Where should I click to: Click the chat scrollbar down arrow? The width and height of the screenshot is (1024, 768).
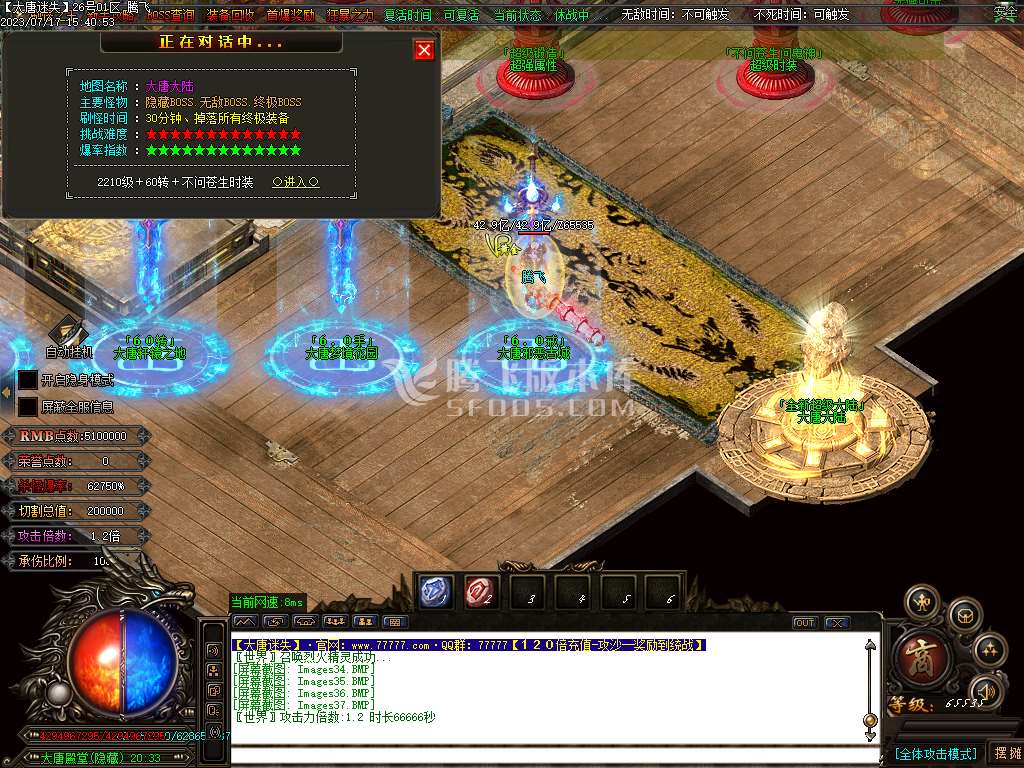[x=870, y=735]
